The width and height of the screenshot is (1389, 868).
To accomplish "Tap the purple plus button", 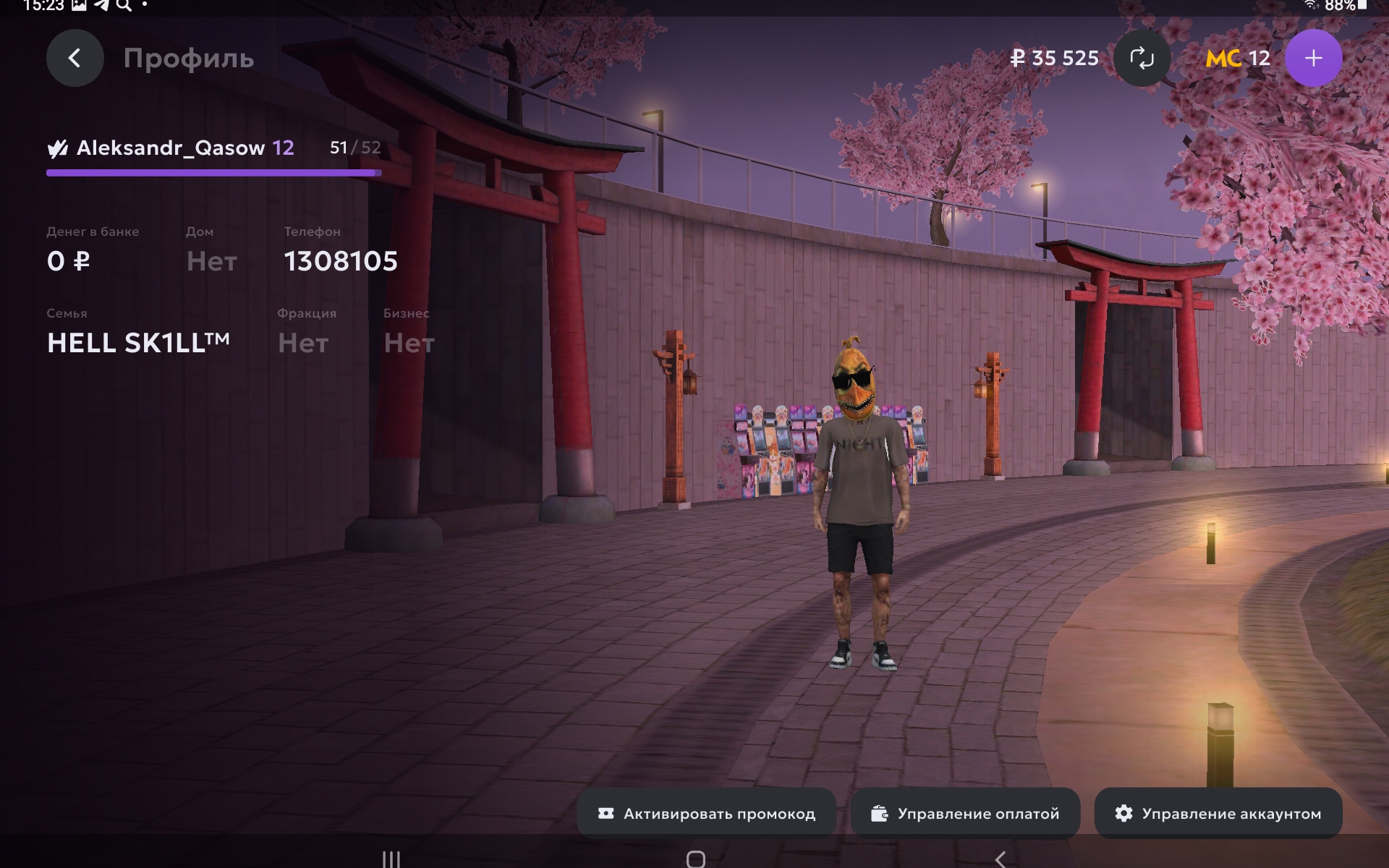I will pyautogui.click(x=1313, y=58).
